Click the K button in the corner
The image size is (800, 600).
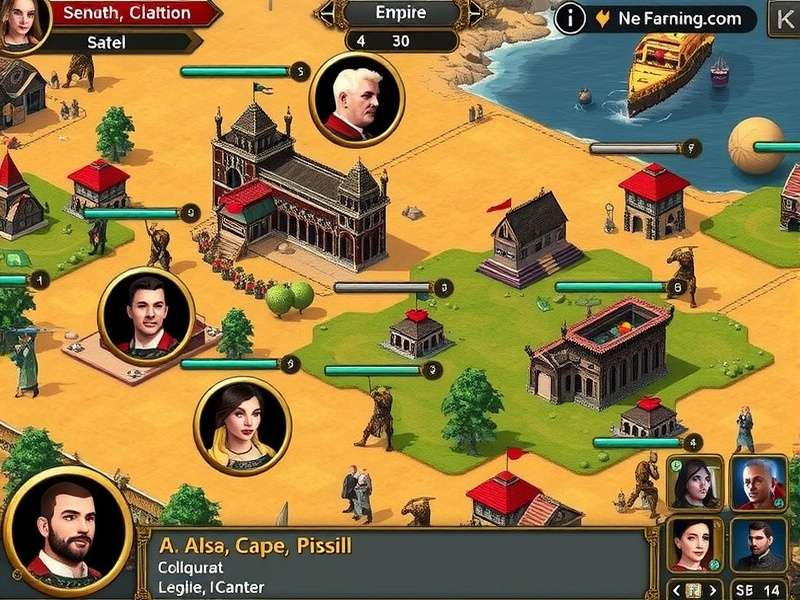[781, 17]
